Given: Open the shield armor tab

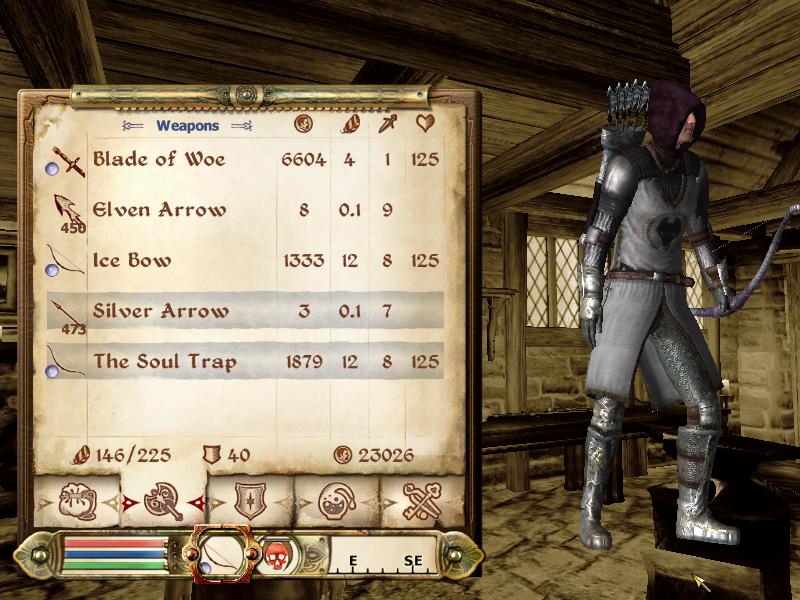Looking at the screenshot, I should (x=249, y=499).
